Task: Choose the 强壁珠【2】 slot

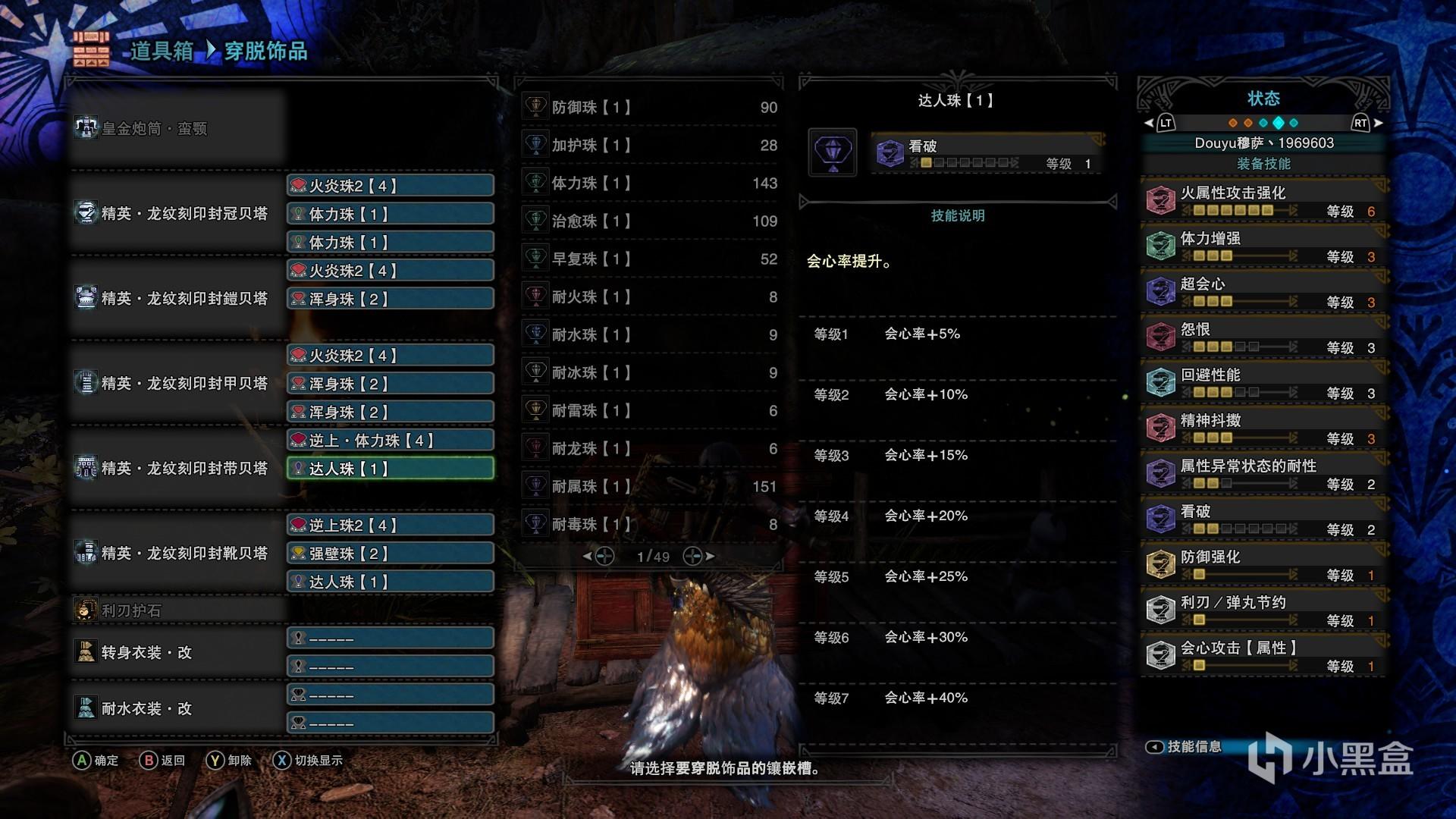Action: pyautogui.click(x=390, y=554)
